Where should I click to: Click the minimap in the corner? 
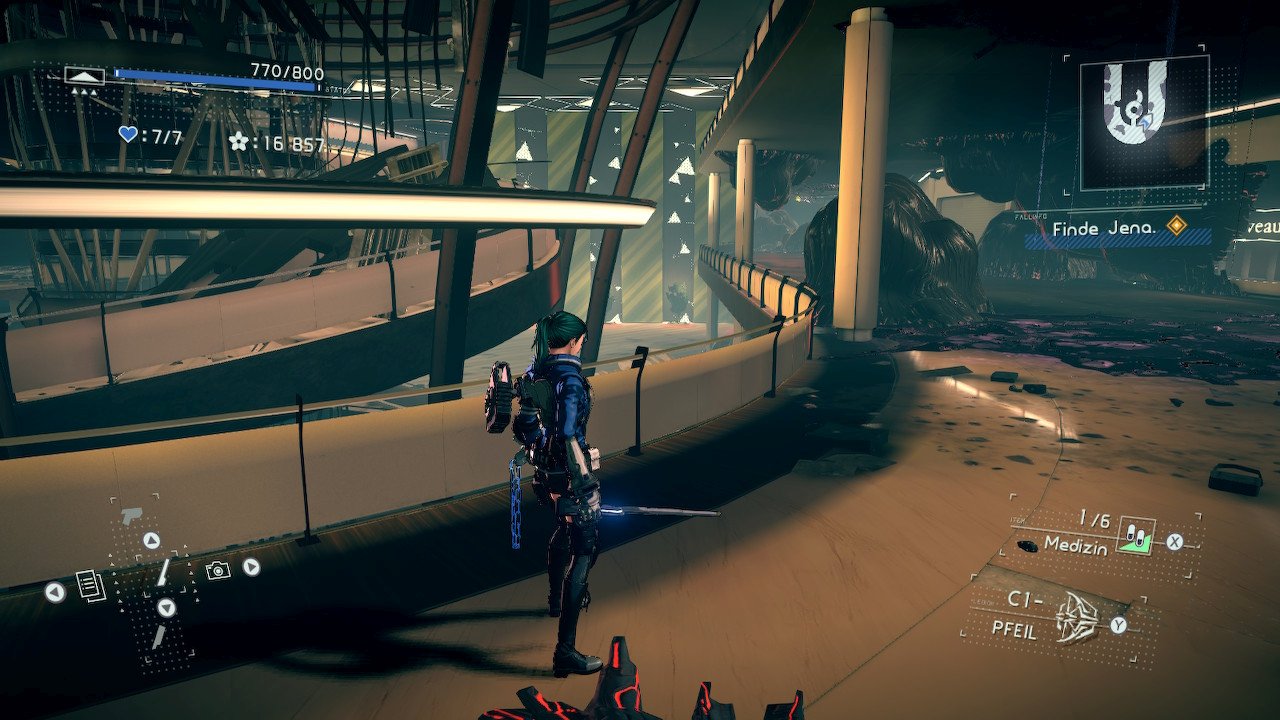(1143, 122)
